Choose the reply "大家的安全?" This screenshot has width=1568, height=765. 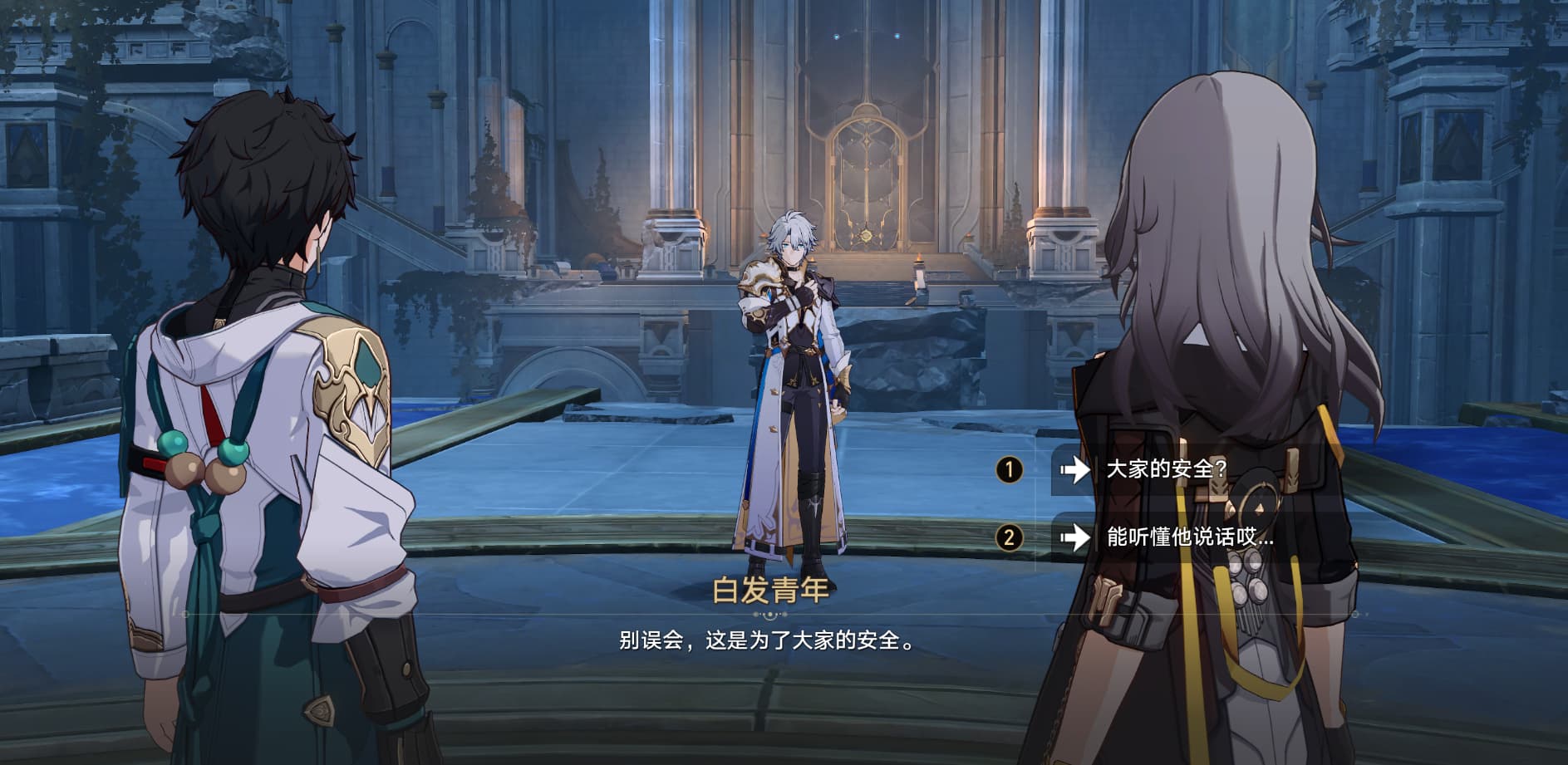pos(1167,469)
